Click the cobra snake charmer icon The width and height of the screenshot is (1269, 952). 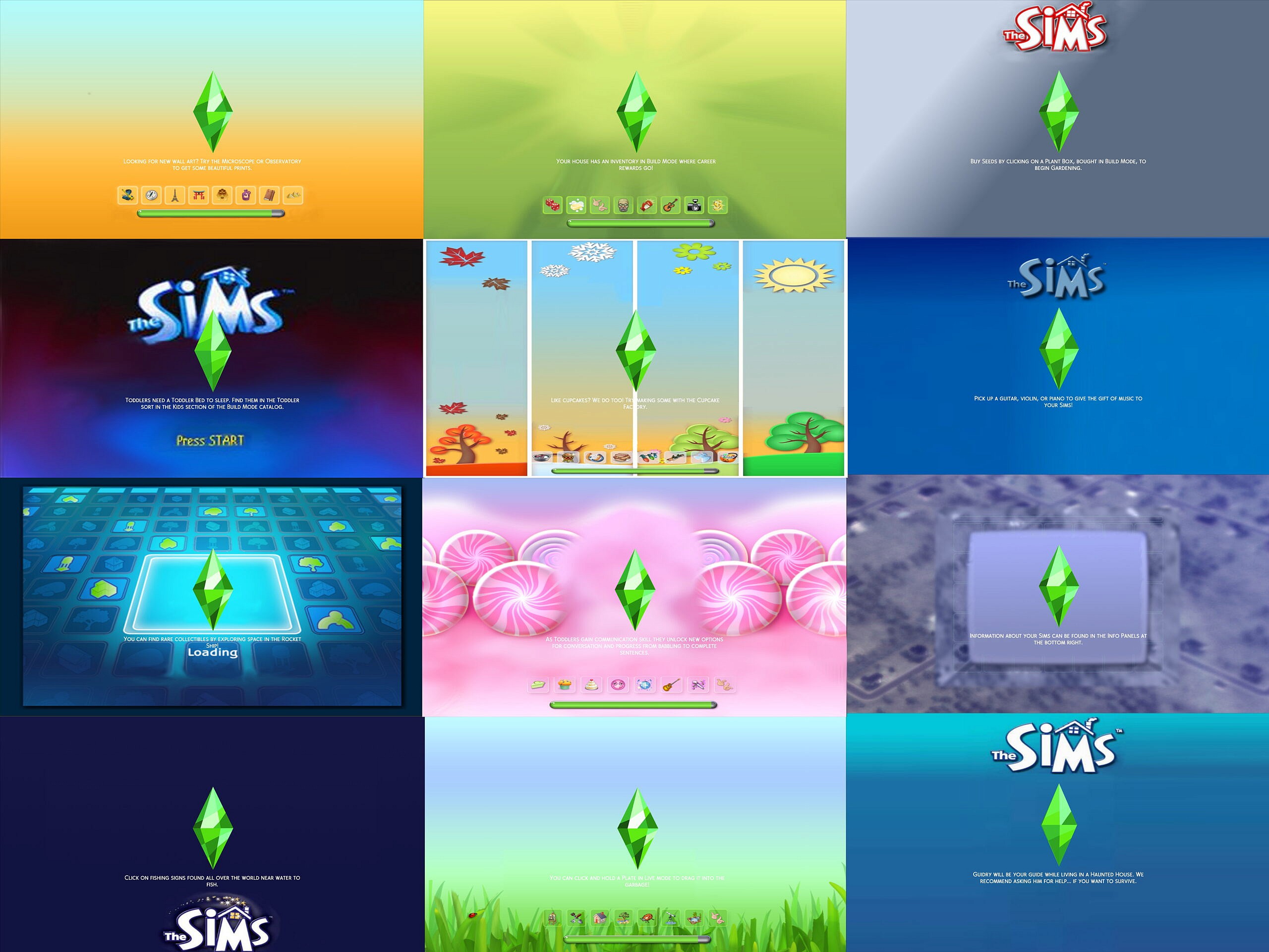tap(127, 196)
